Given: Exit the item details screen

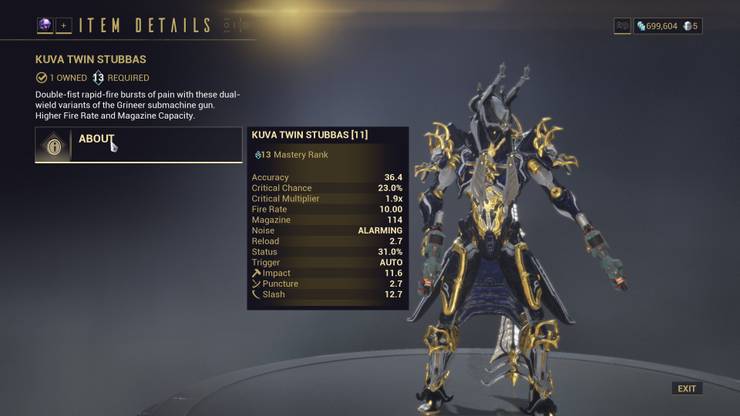Looking at the screenshot, I should pyautogui.click(x=687, y=388).
